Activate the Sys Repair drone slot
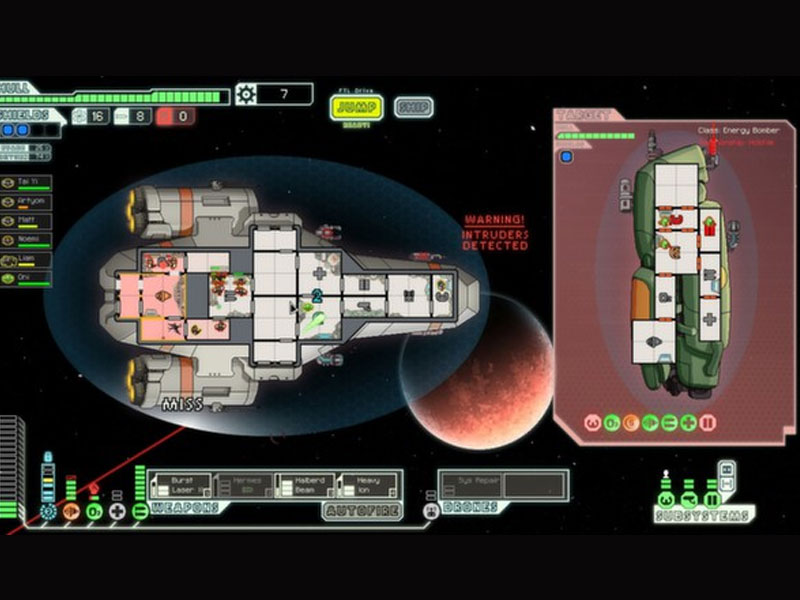The width and height of the screenshot is (800, 600). (472, 485)
